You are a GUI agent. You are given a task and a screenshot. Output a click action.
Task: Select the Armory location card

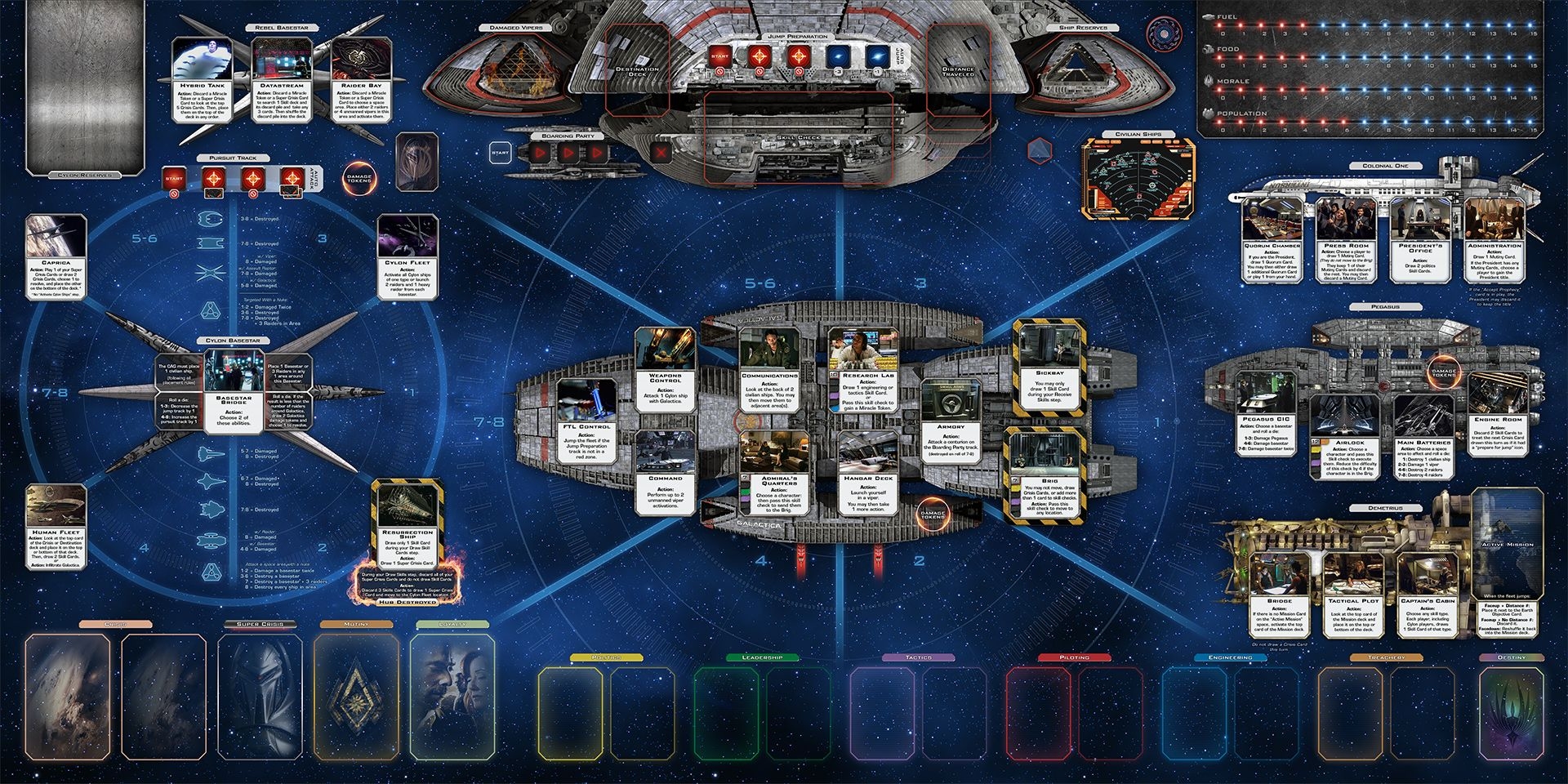pyautogui.click(x=951, y=421)
